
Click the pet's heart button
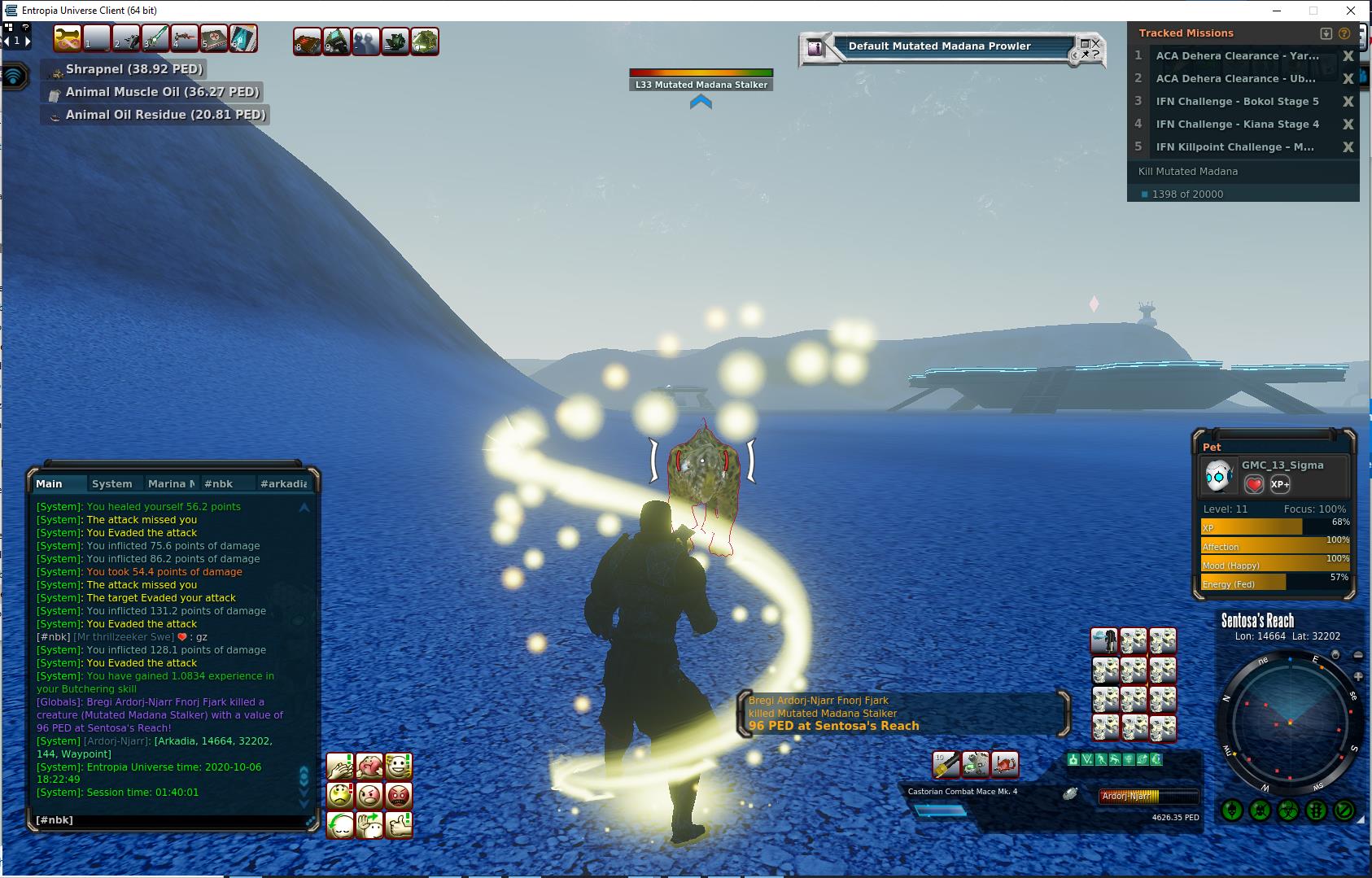tap(1254, 485)
